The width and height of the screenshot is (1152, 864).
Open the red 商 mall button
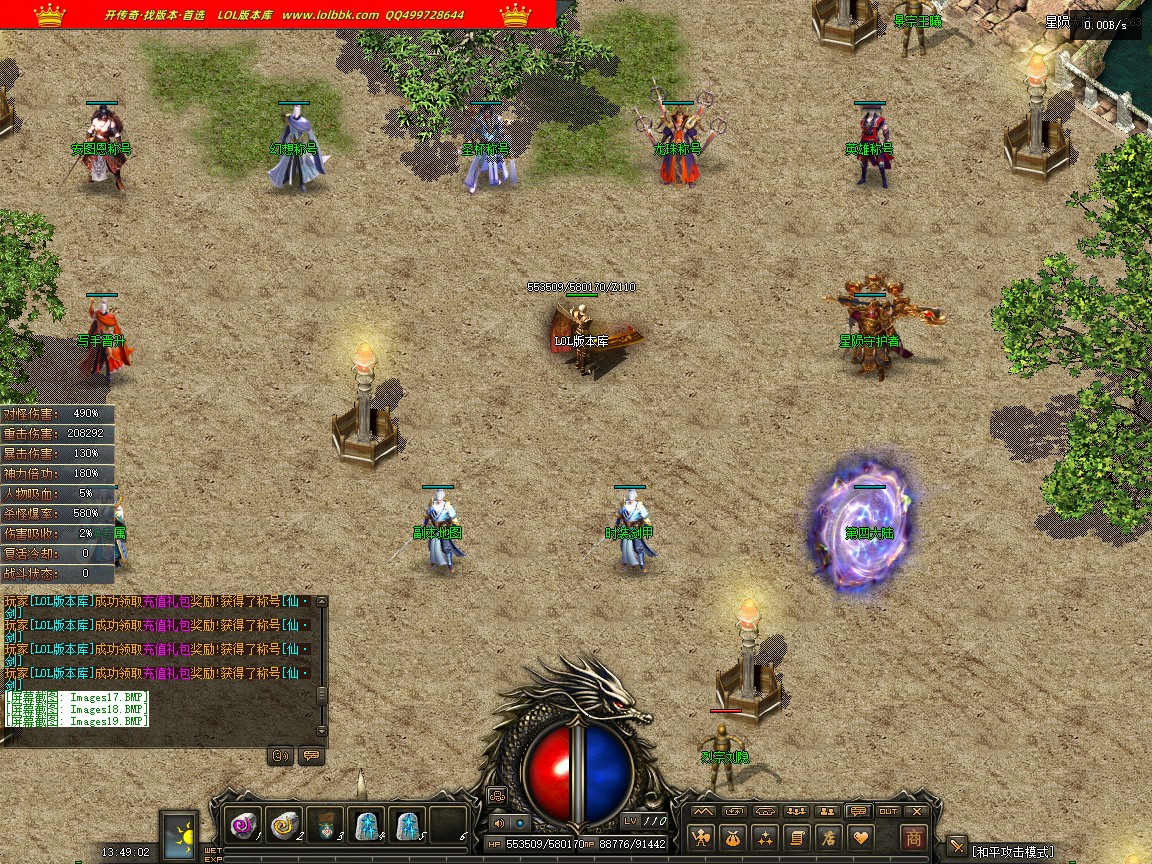click(912, 837)
